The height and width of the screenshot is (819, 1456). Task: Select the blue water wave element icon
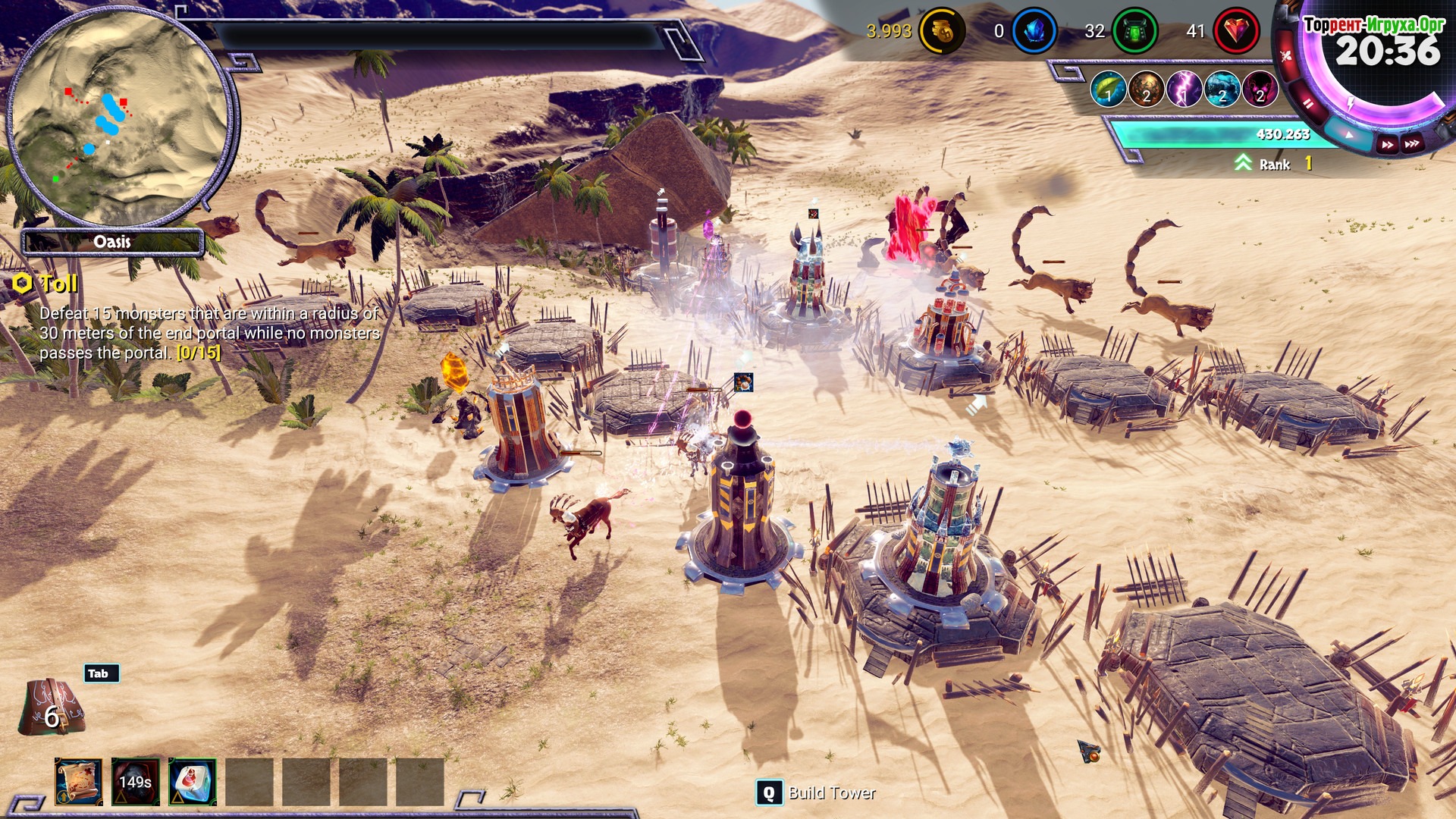point(1222,89)
